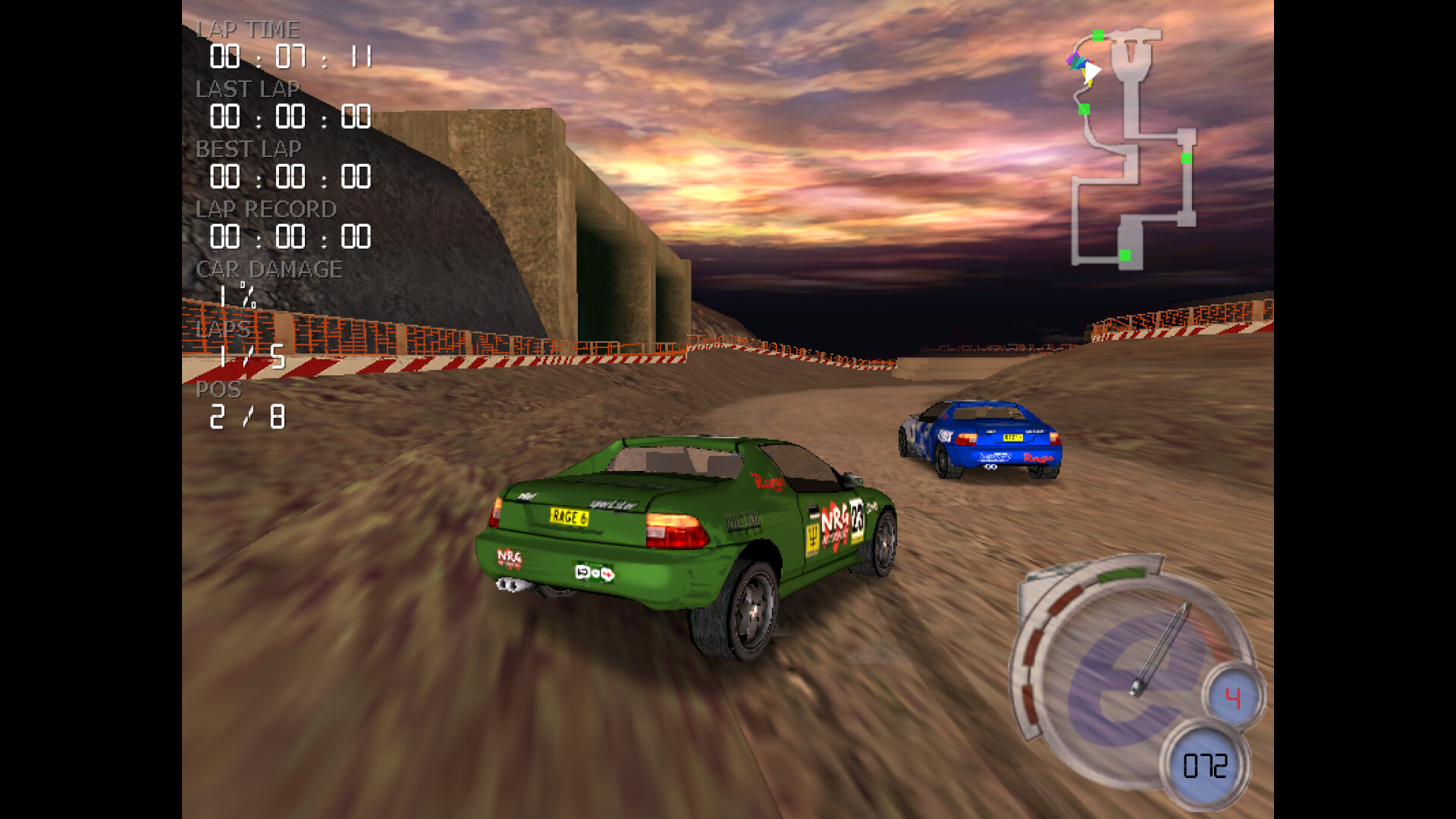
Task: Click the LAP RECORD label
Action: pos(267,209)
